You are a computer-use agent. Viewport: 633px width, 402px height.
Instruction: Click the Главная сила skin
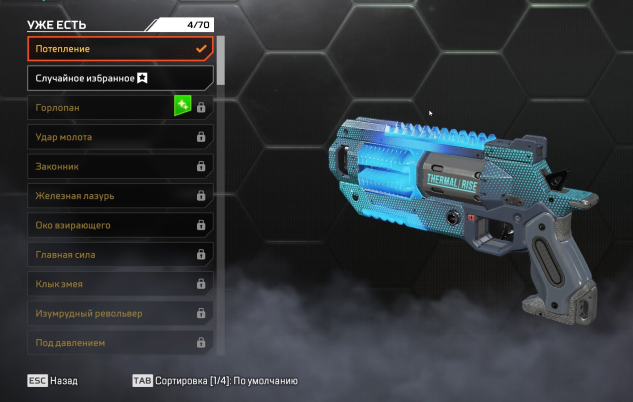(119, 254)
